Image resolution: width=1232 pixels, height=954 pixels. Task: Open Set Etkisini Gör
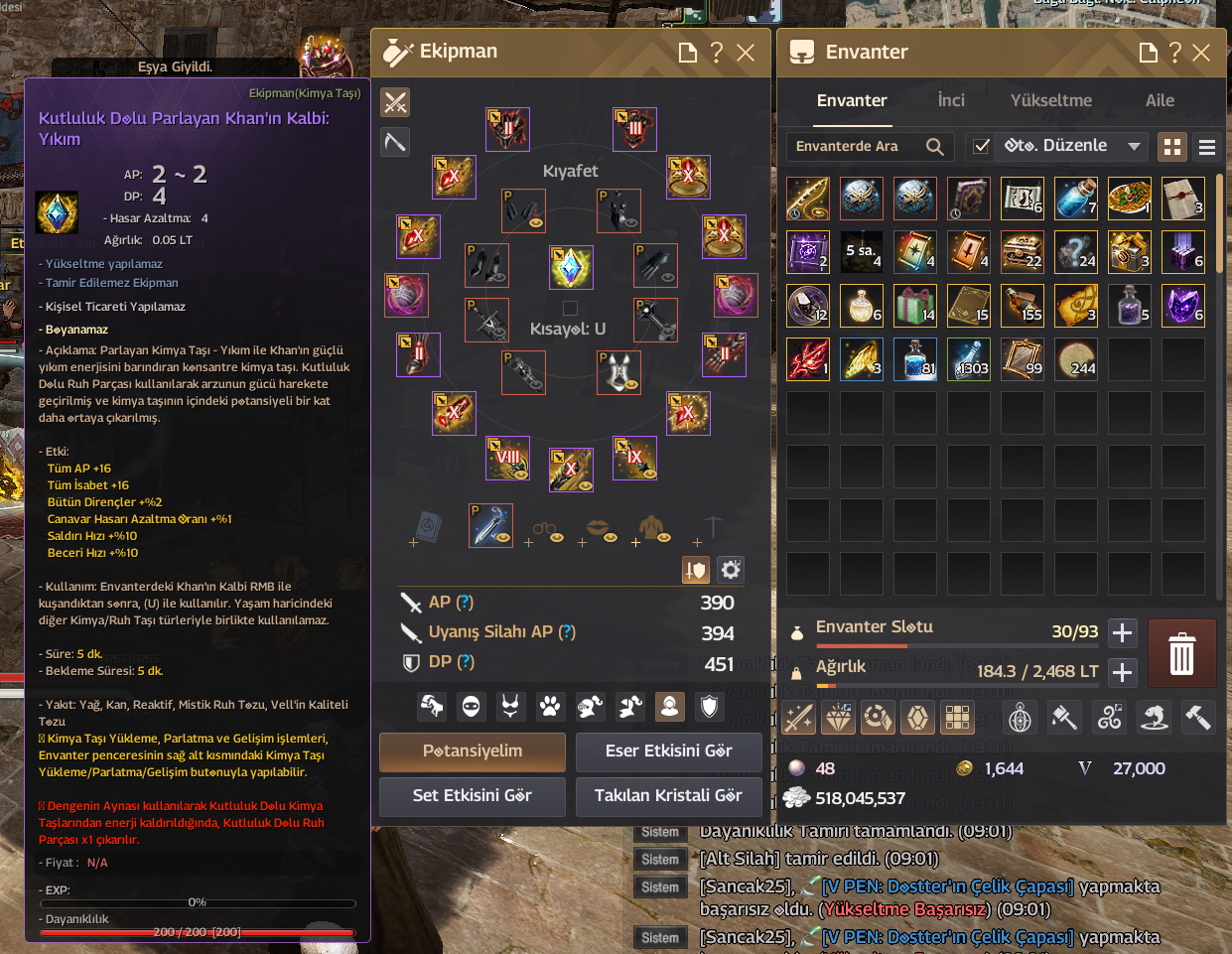[x=473, y=796]
